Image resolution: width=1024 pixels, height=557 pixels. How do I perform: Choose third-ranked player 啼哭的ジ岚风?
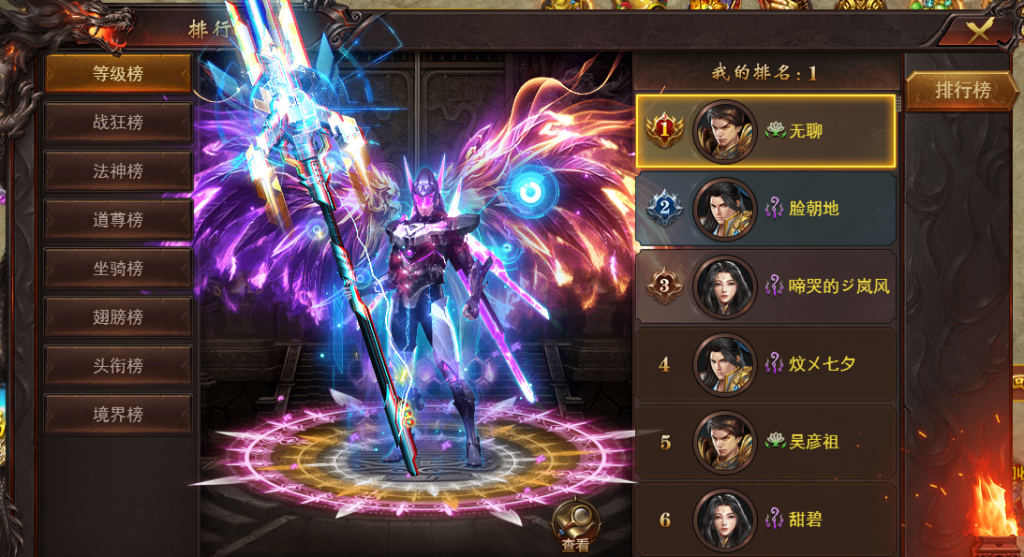tap(766, 286)
